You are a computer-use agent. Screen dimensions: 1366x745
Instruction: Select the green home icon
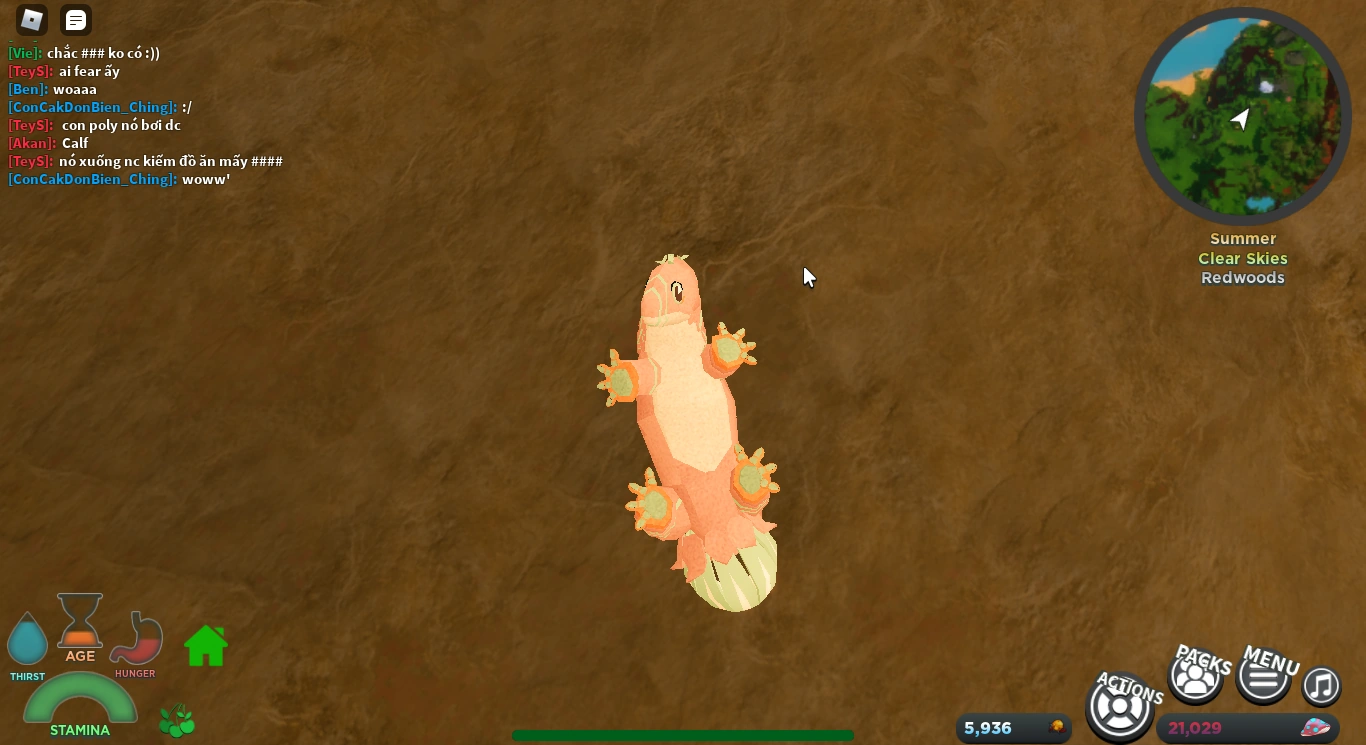(205, 646)
